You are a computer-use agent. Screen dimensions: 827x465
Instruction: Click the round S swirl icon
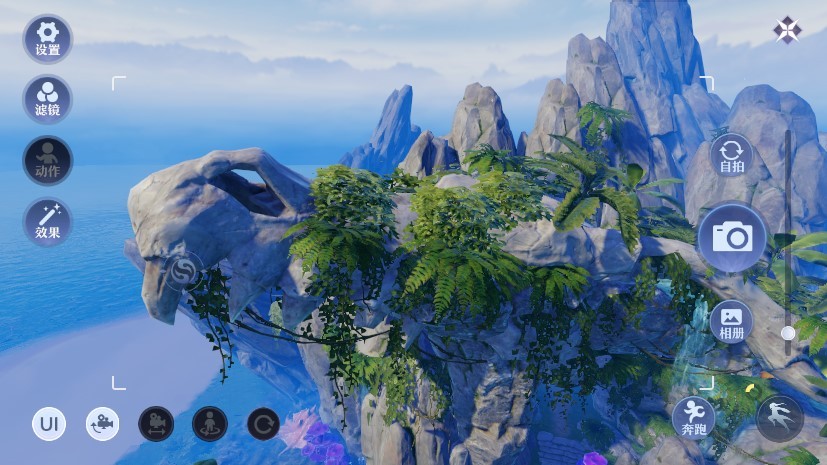(184, 270)
